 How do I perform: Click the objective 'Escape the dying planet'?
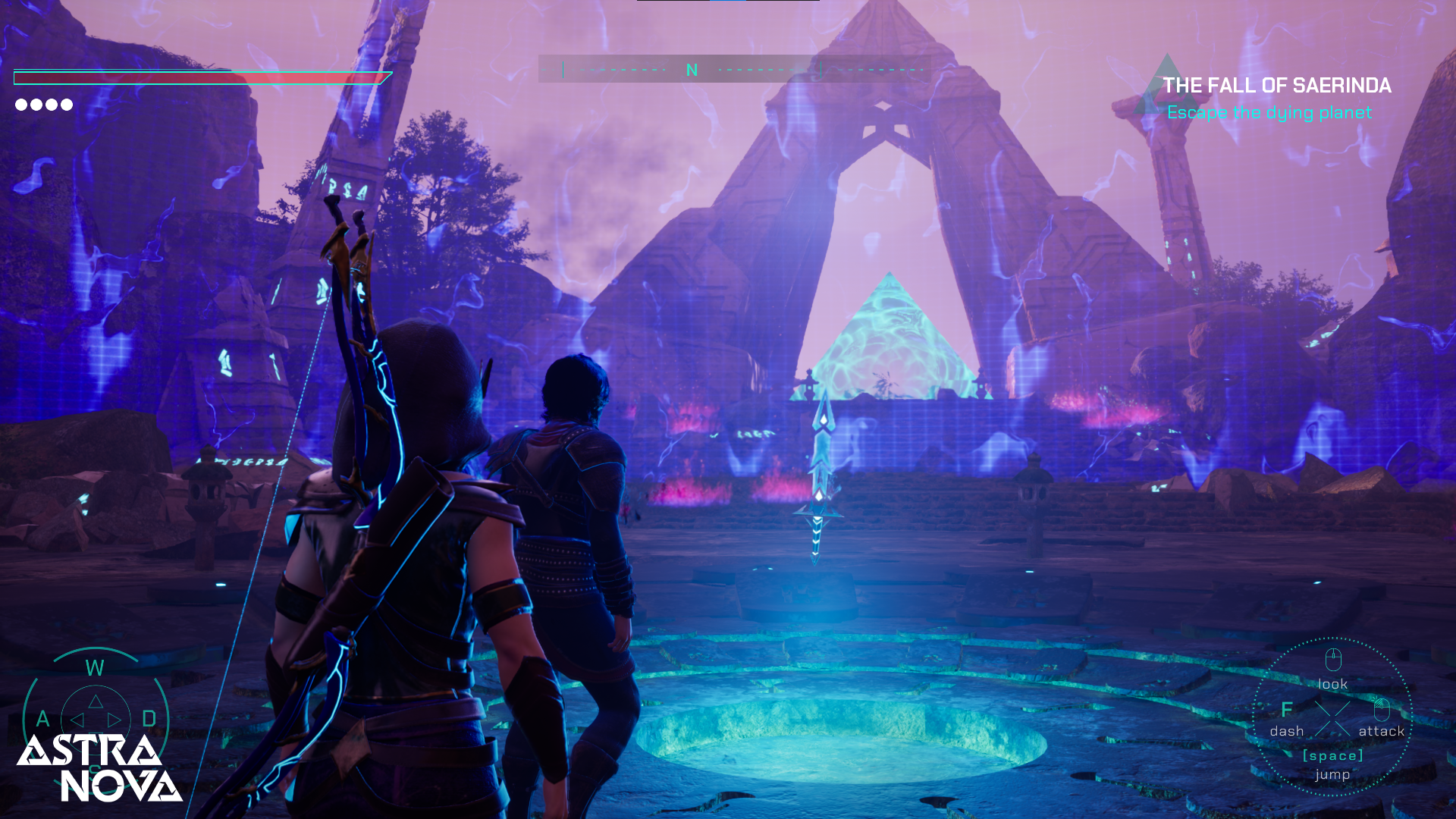[x=1271, y=112]
